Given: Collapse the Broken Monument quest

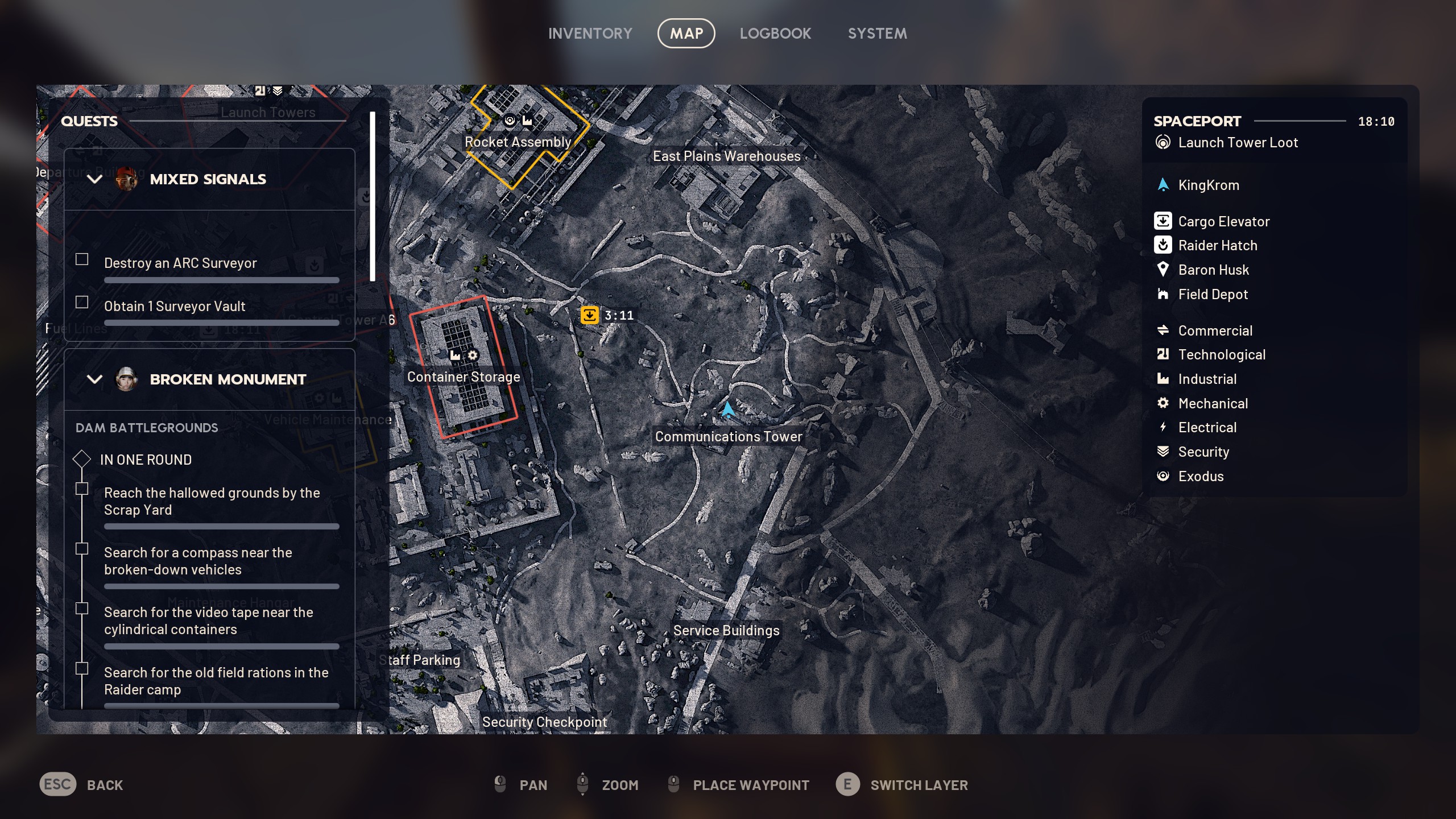Looking at the screenshot, I should [x=94, y=379].
